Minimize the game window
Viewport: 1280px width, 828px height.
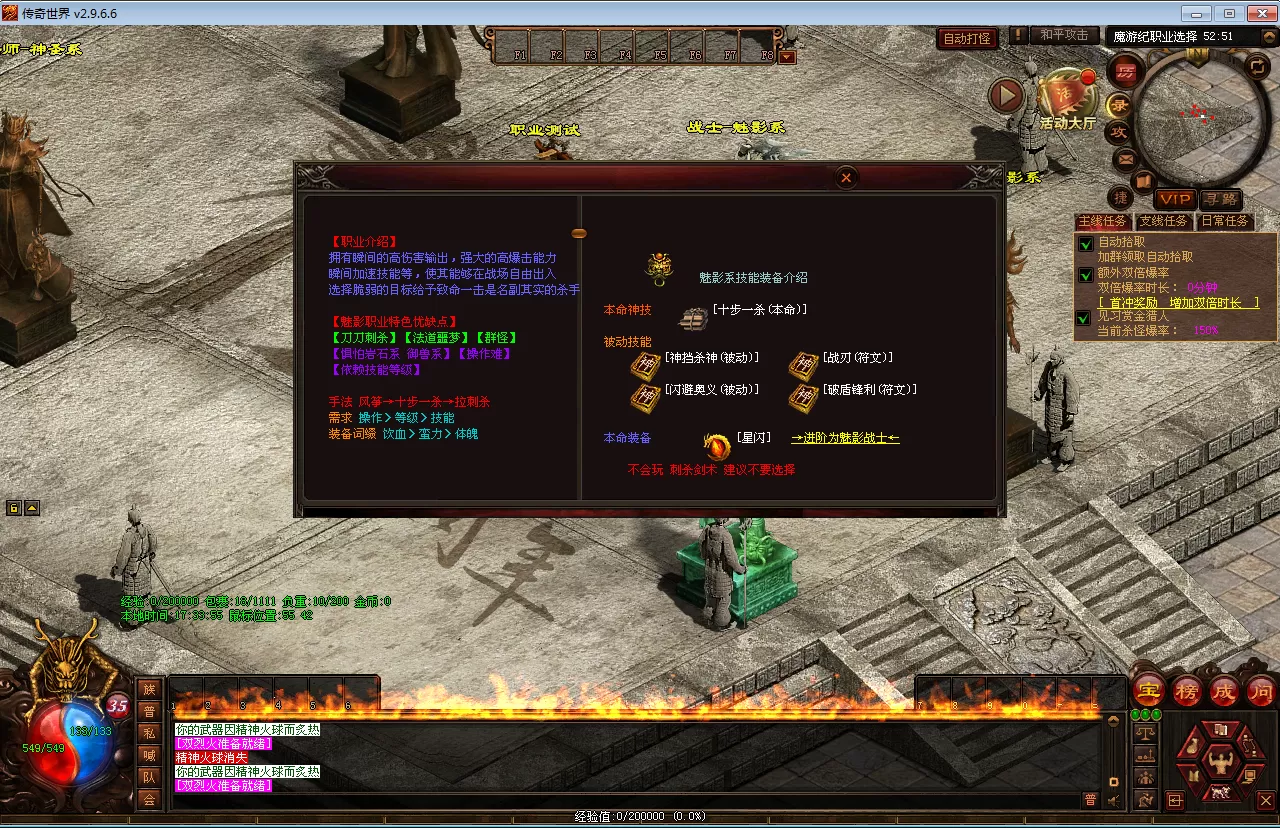[x=1197, y=13]
